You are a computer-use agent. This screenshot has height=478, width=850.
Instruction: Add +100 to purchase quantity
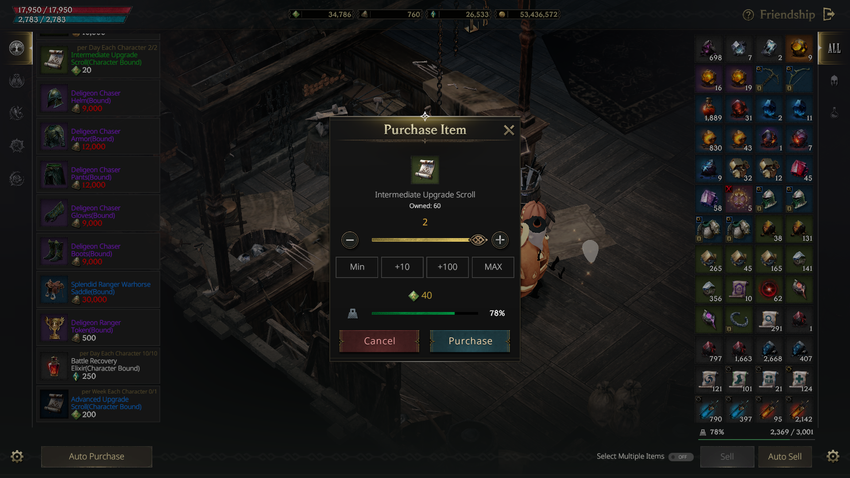(x=447, y=267)
